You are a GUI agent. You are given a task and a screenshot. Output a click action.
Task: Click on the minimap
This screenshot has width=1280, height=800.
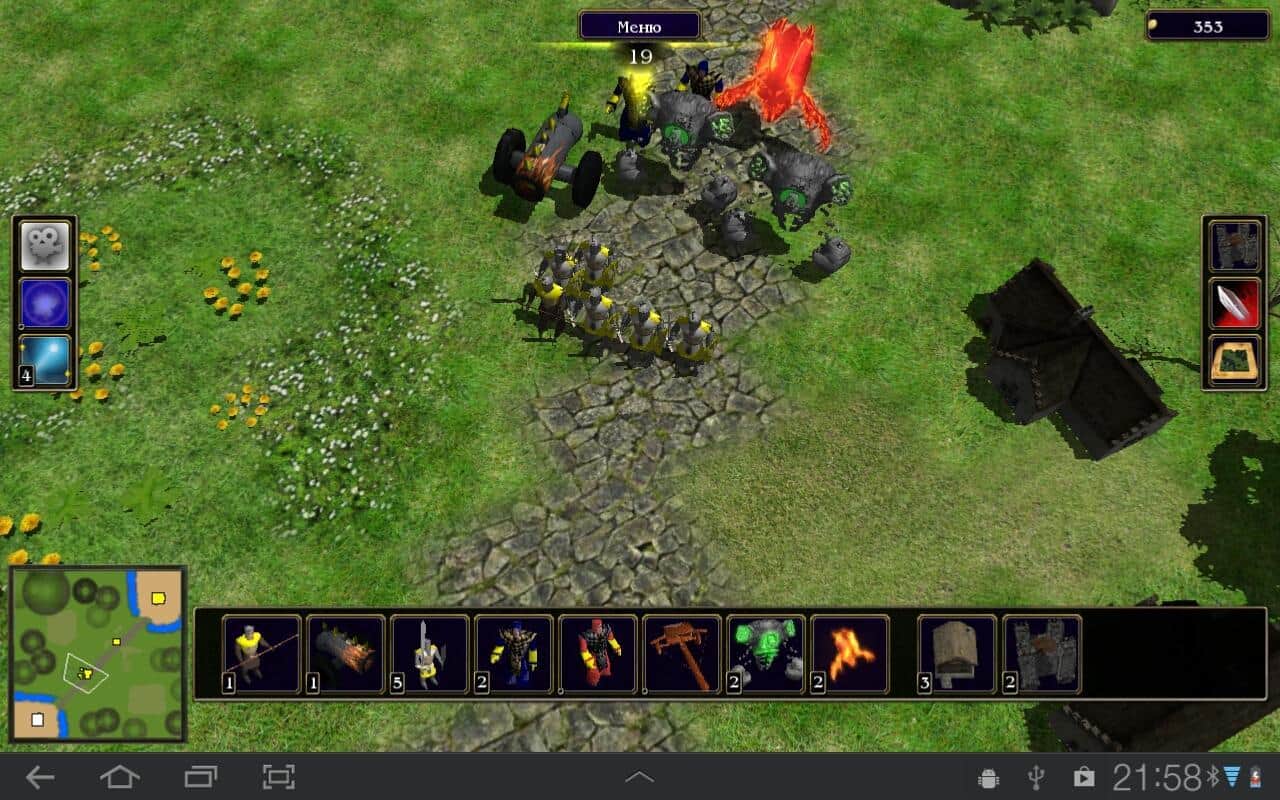pyautogui.click(x=98, y=654)
